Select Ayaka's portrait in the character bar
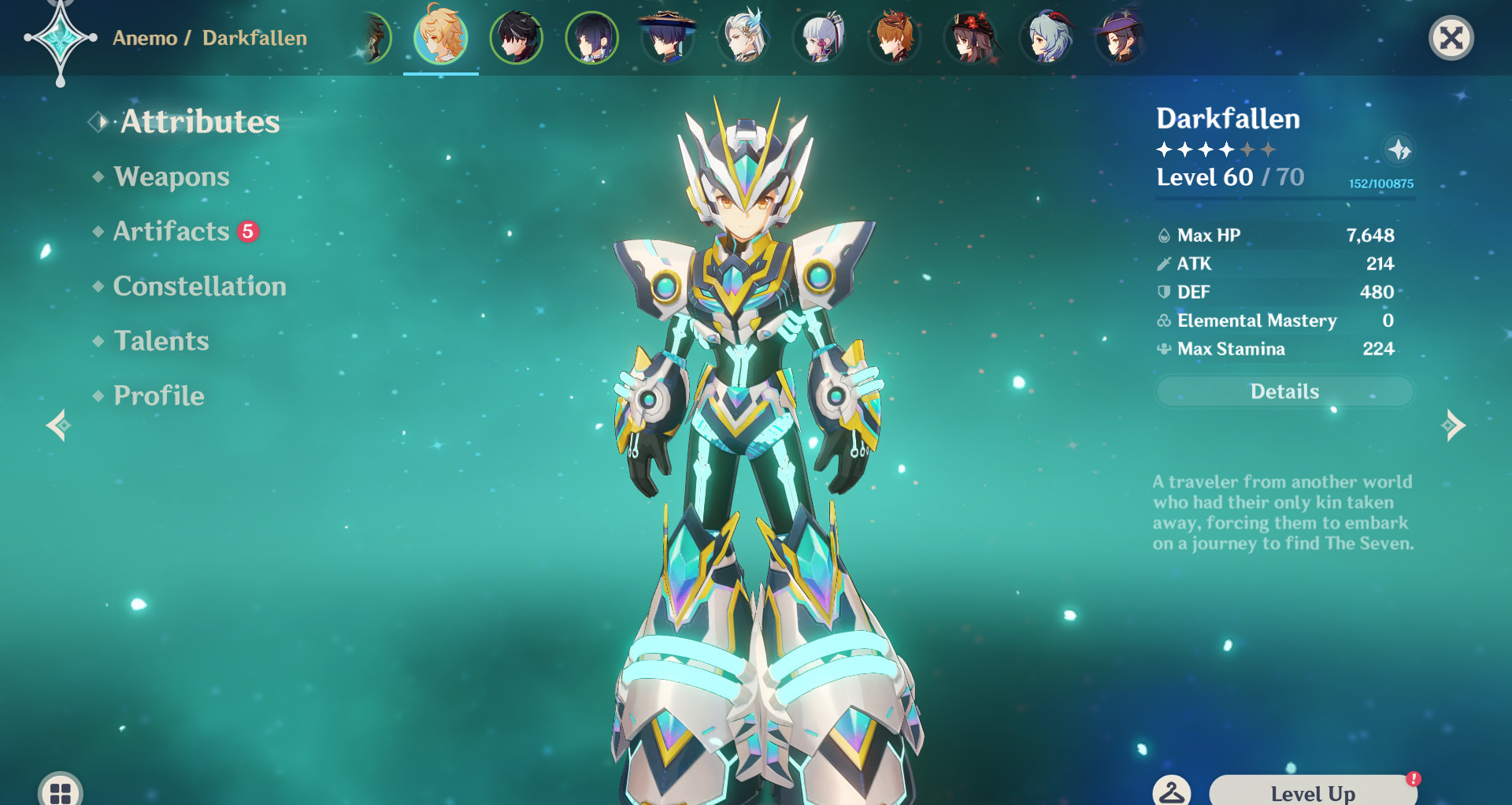Screen dimensions: 1512x805 [819, 38]
